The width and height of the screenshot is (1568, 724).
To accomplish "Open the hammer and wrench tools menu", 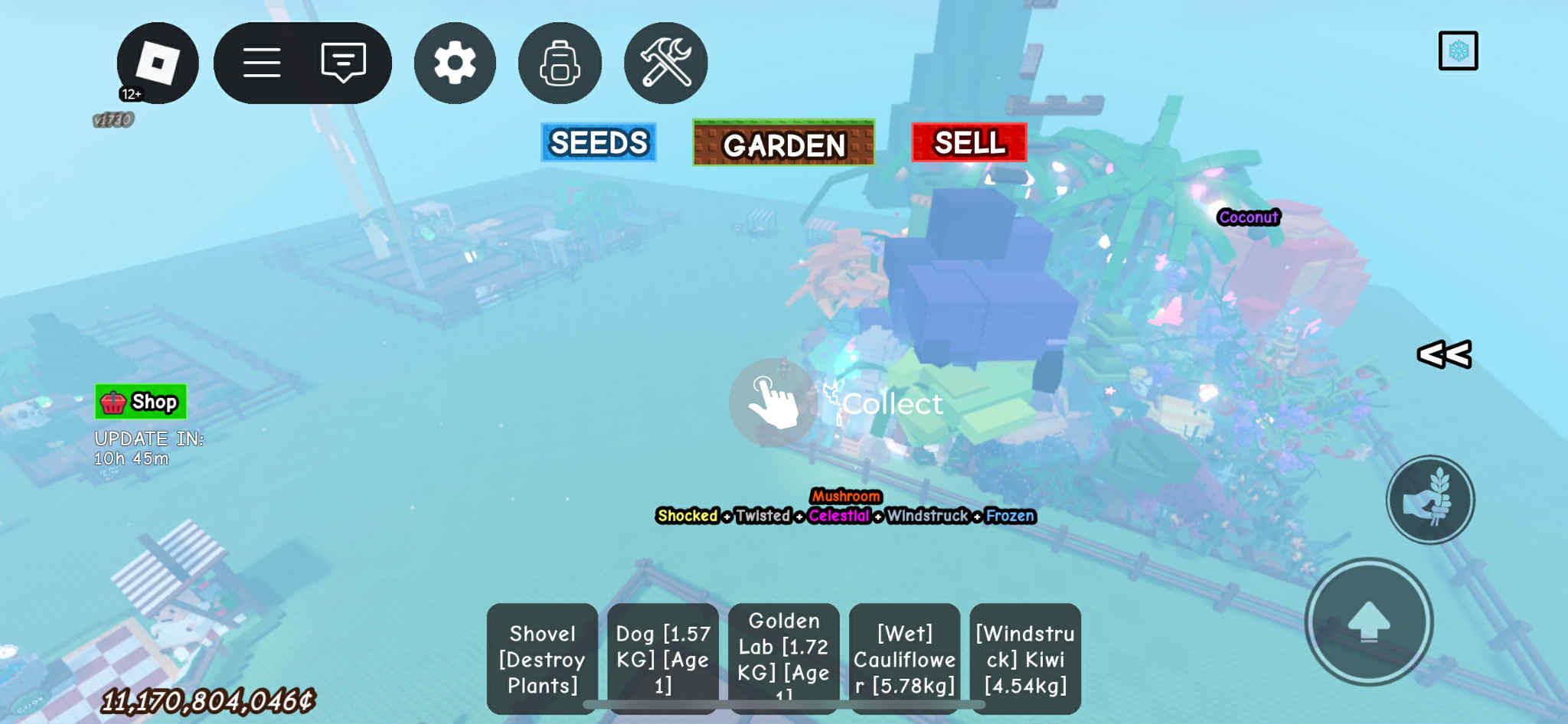I will click(665, 63).
